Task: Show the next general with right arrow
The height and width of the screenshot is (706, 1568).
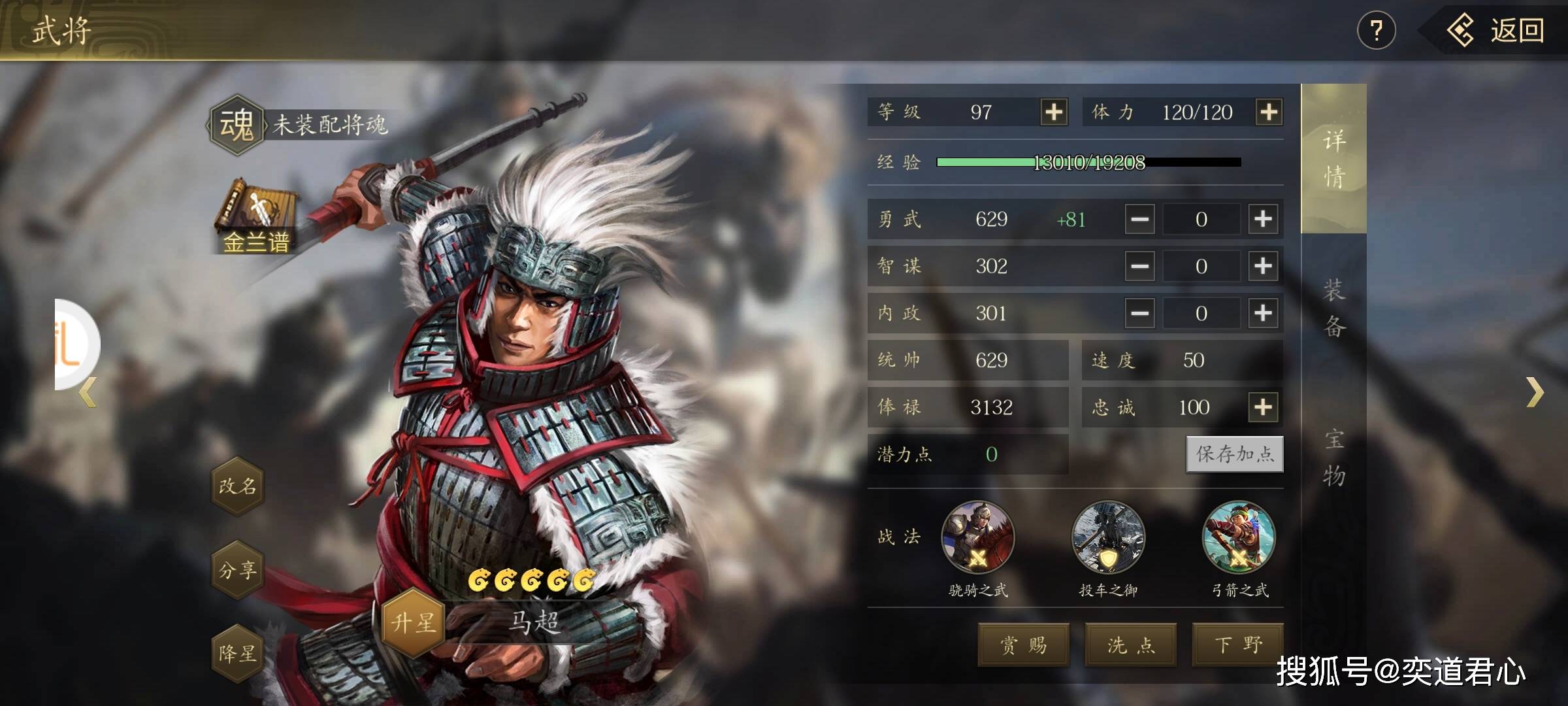Action: pos(1535,392)
